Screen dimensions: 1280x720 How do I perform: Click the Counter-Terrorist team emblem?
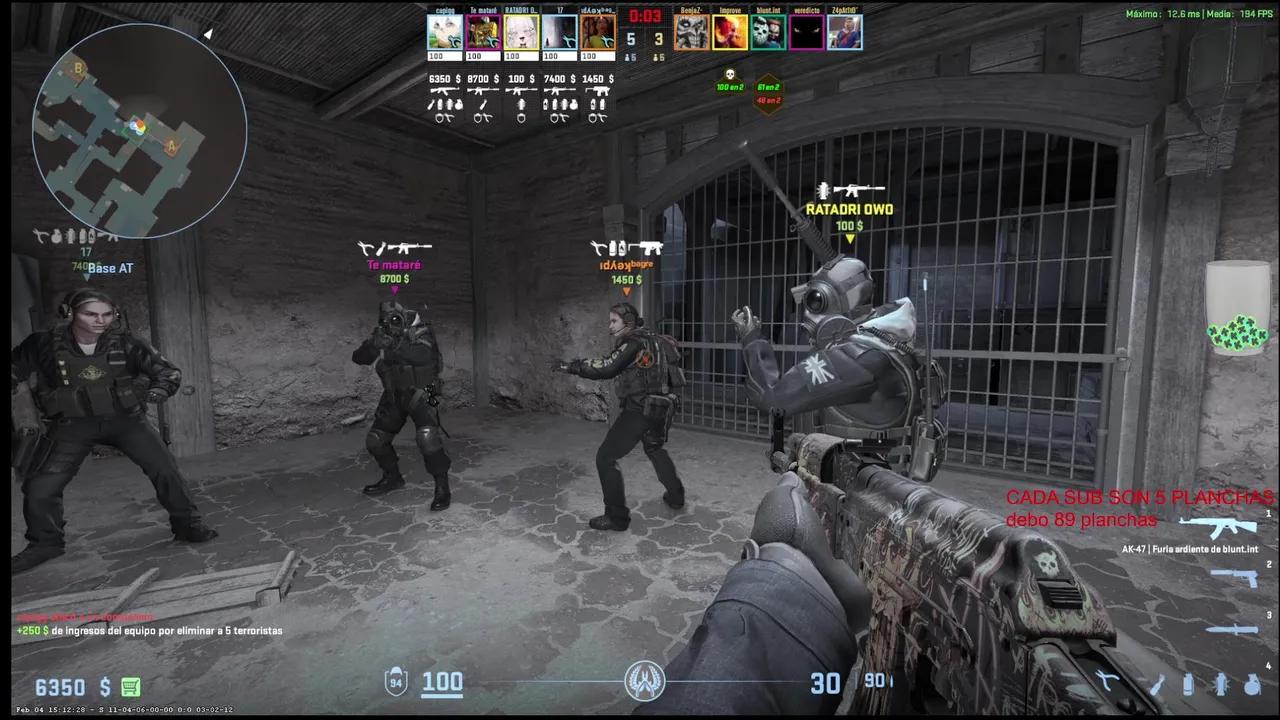click(645, 682)
